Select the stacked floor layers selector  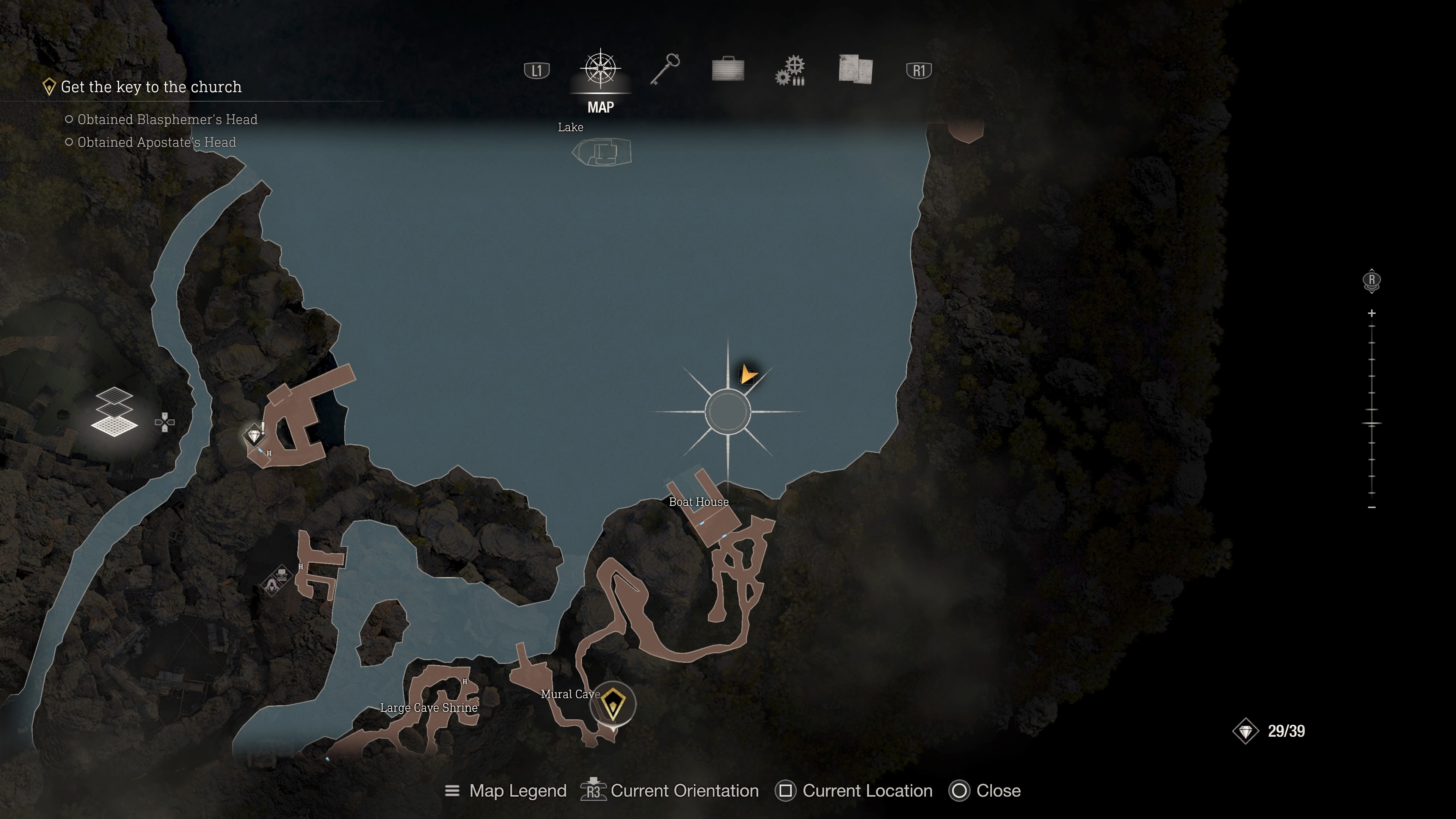114,411
